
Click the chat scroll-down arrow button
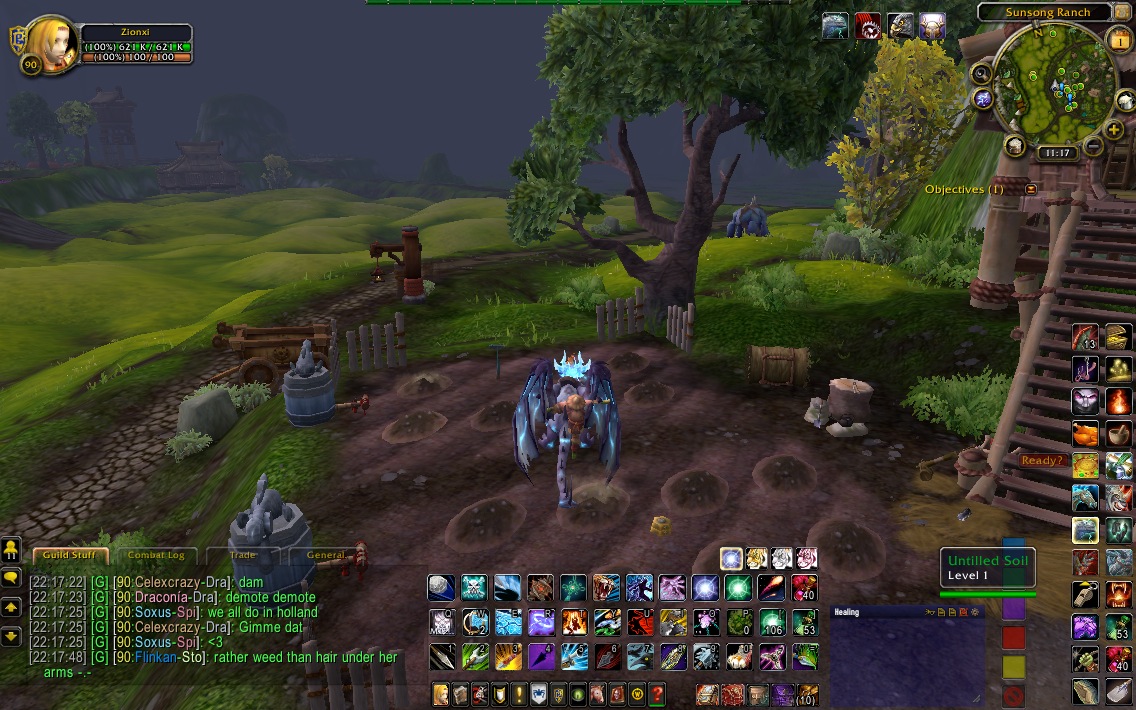11,635
